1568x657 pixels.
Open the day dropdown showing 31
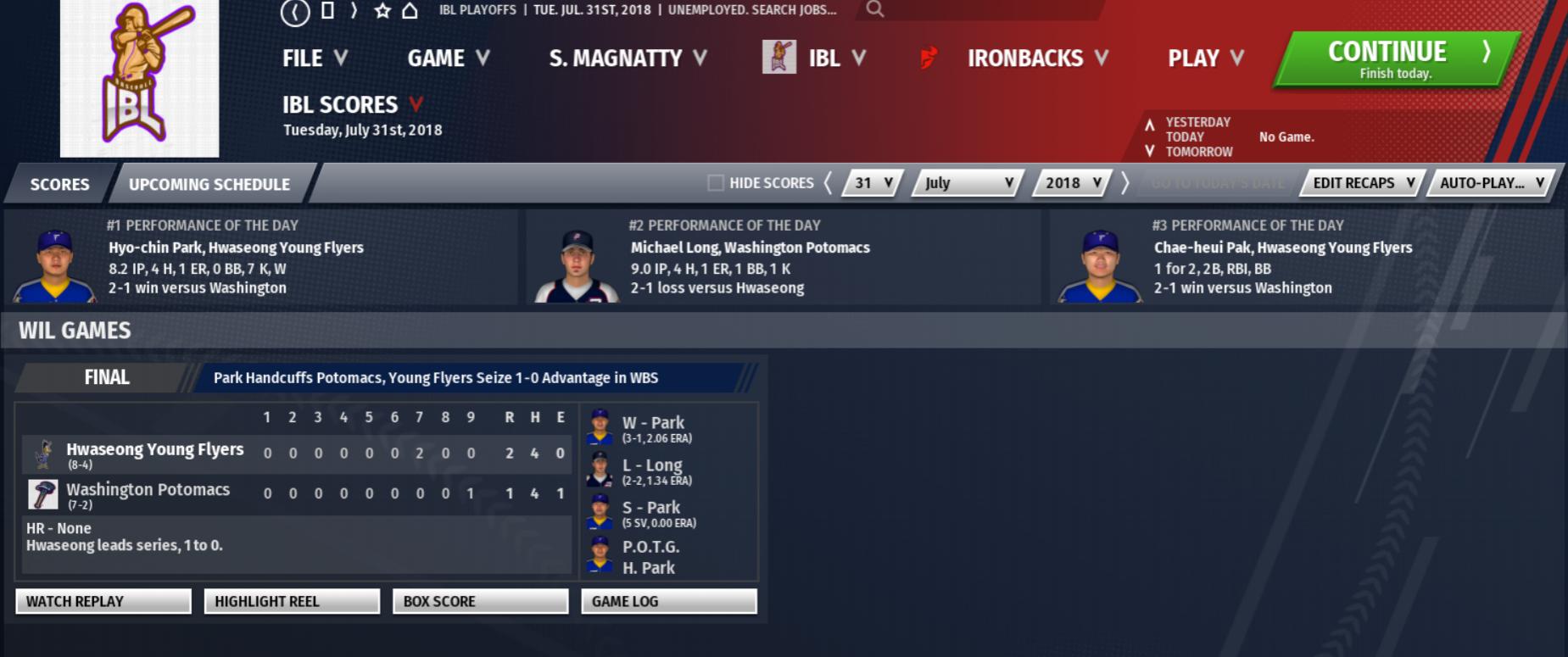(873, 183)
